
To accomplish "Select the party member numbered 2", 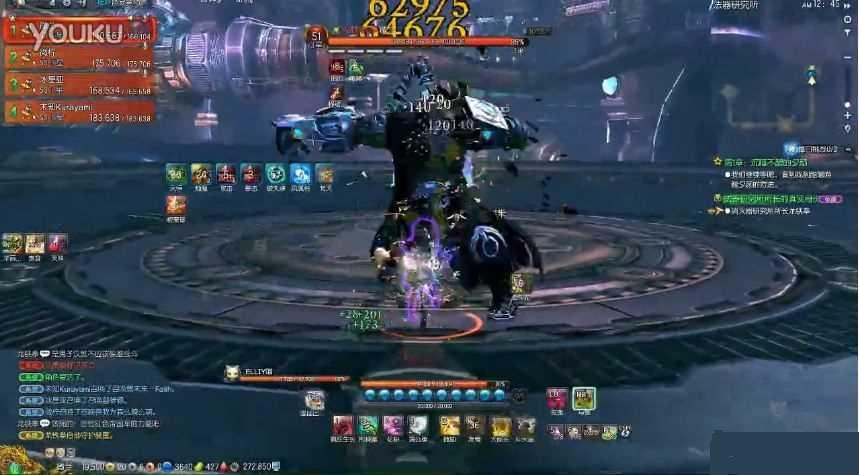I will [80, 58].
